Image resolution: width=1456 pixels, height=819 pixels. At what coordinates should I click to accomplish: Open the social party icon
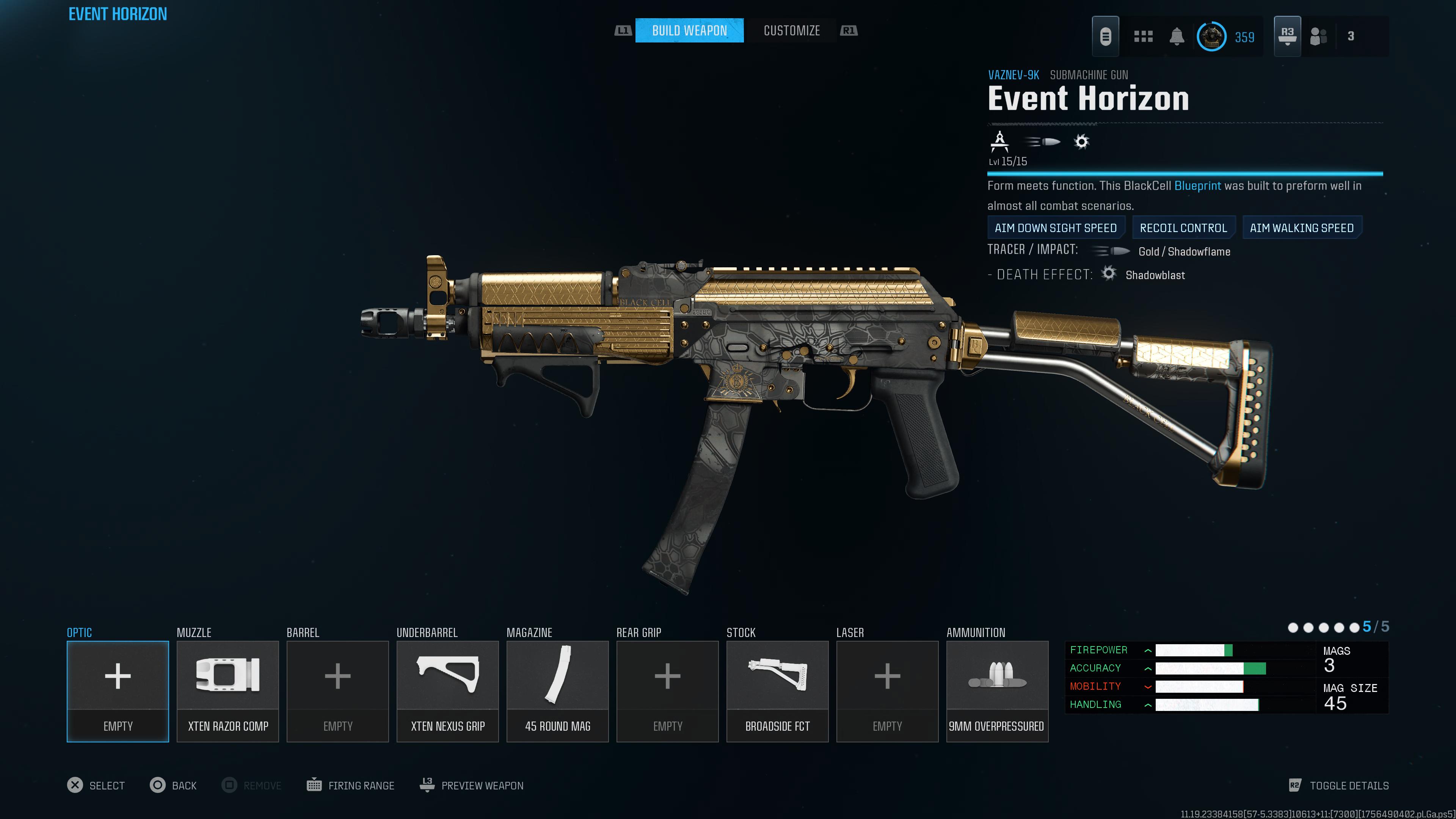(x=1318, y=37)
